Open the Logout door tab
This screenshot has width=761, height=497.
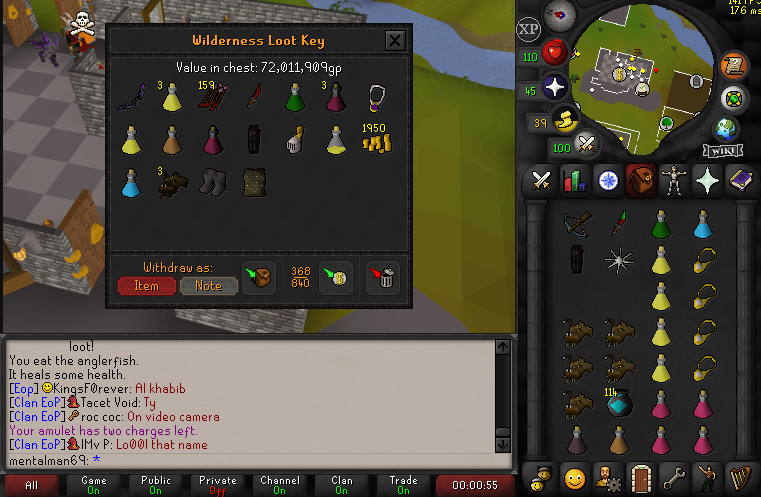coord(640,474)
